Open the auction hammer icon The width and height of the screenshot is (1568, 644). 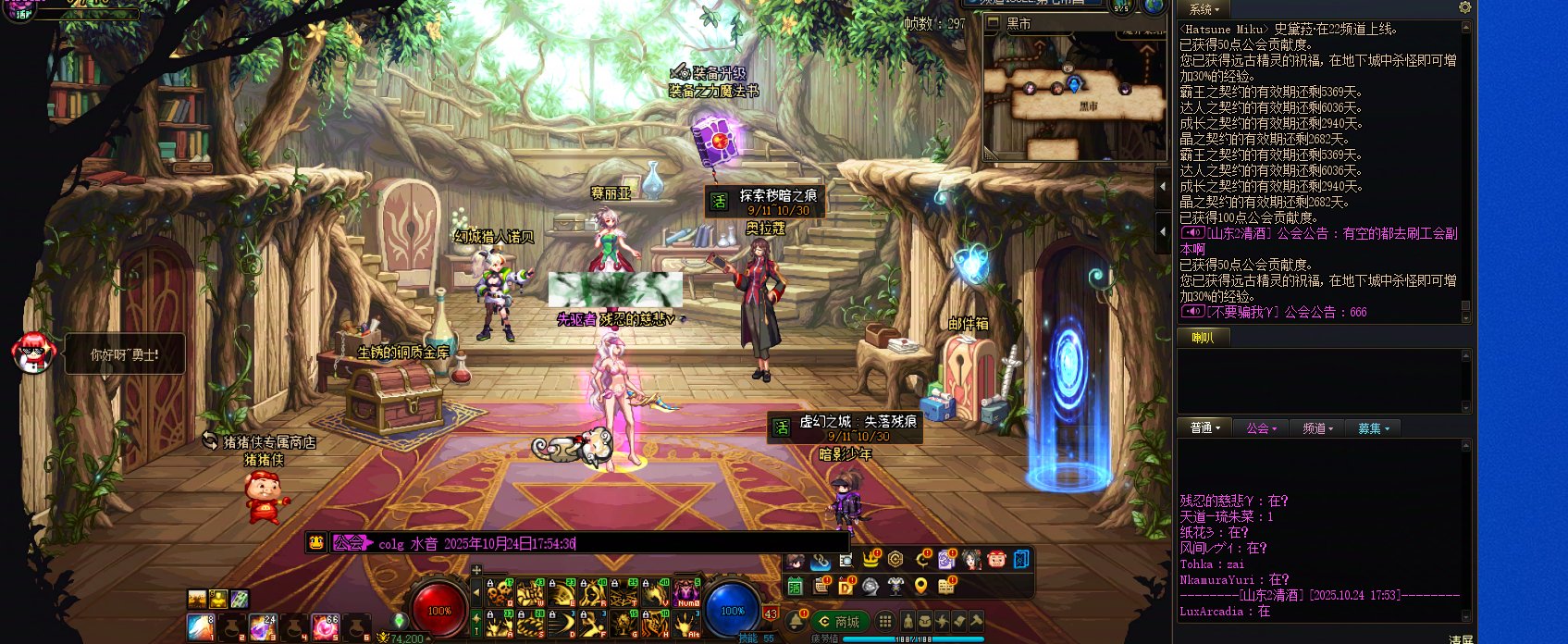(x=976, y=621)
